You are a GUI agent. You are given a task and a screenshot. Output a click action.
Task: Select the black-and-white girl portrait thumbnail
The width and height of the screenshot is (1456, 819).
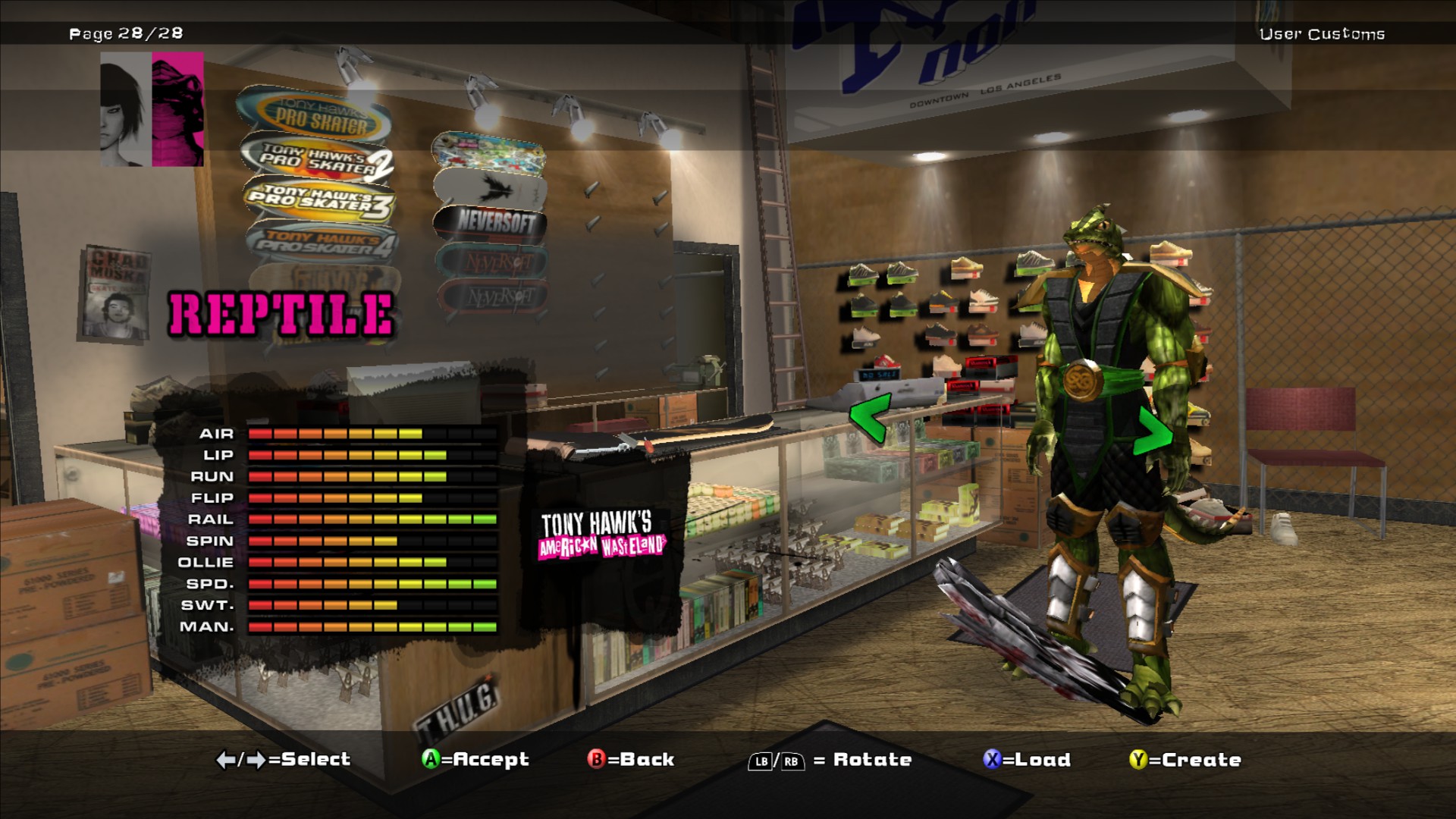coord(125,110)
